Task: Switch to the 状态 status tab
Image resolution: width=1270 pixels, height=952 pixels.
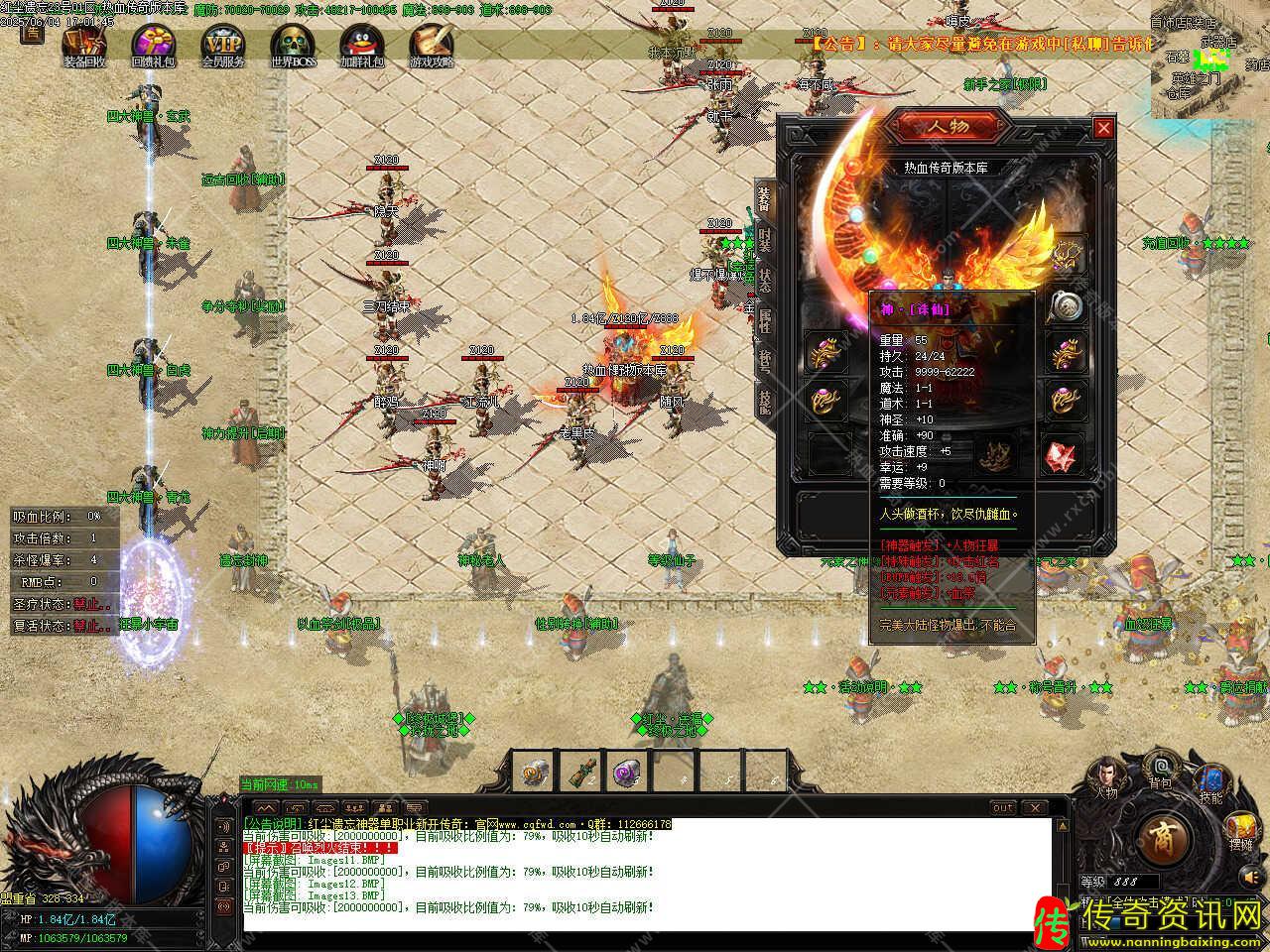Action: point(764,278)
